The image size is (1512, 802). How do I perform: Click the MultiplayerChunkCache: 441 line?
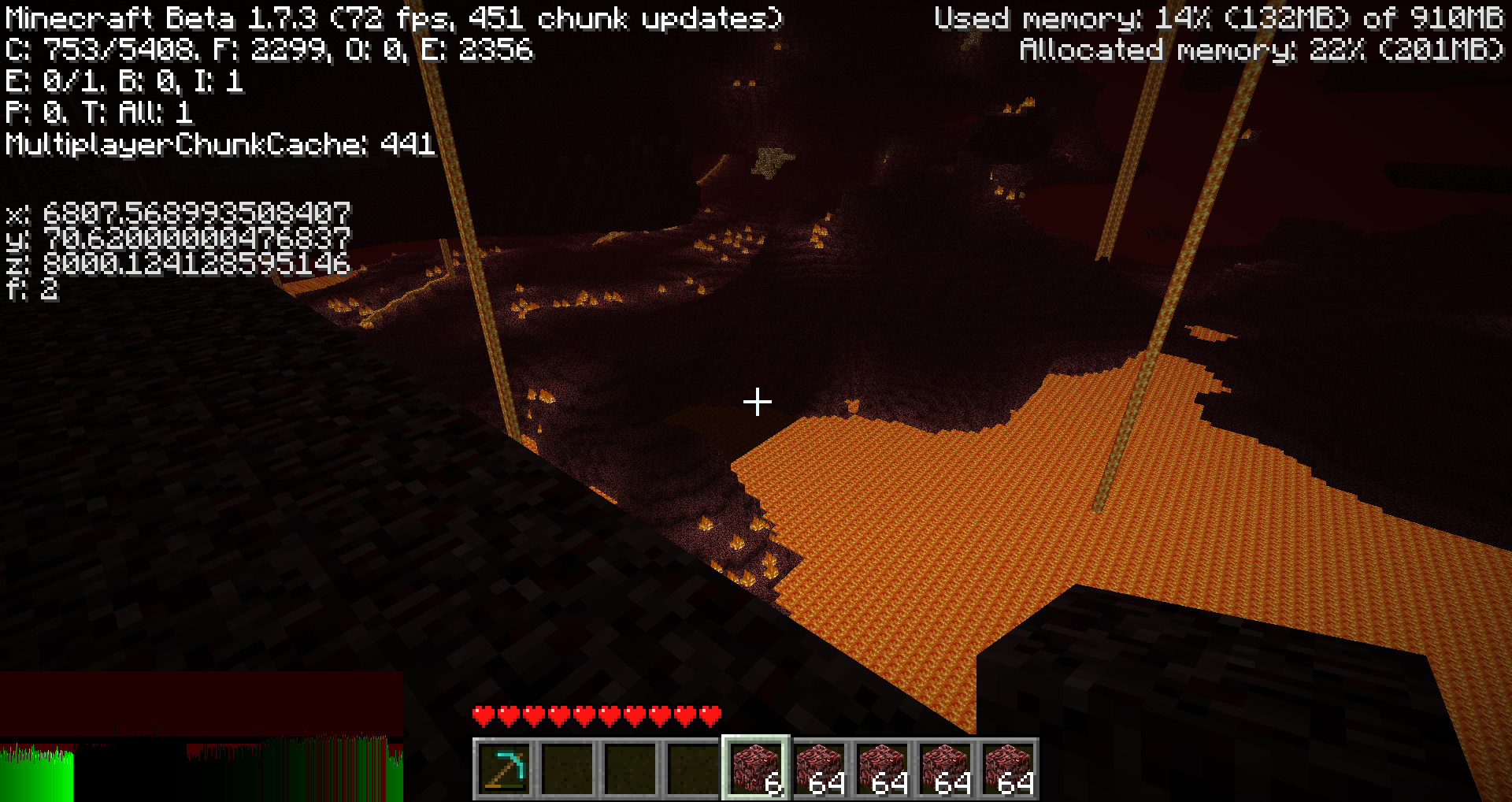point(219,144)
